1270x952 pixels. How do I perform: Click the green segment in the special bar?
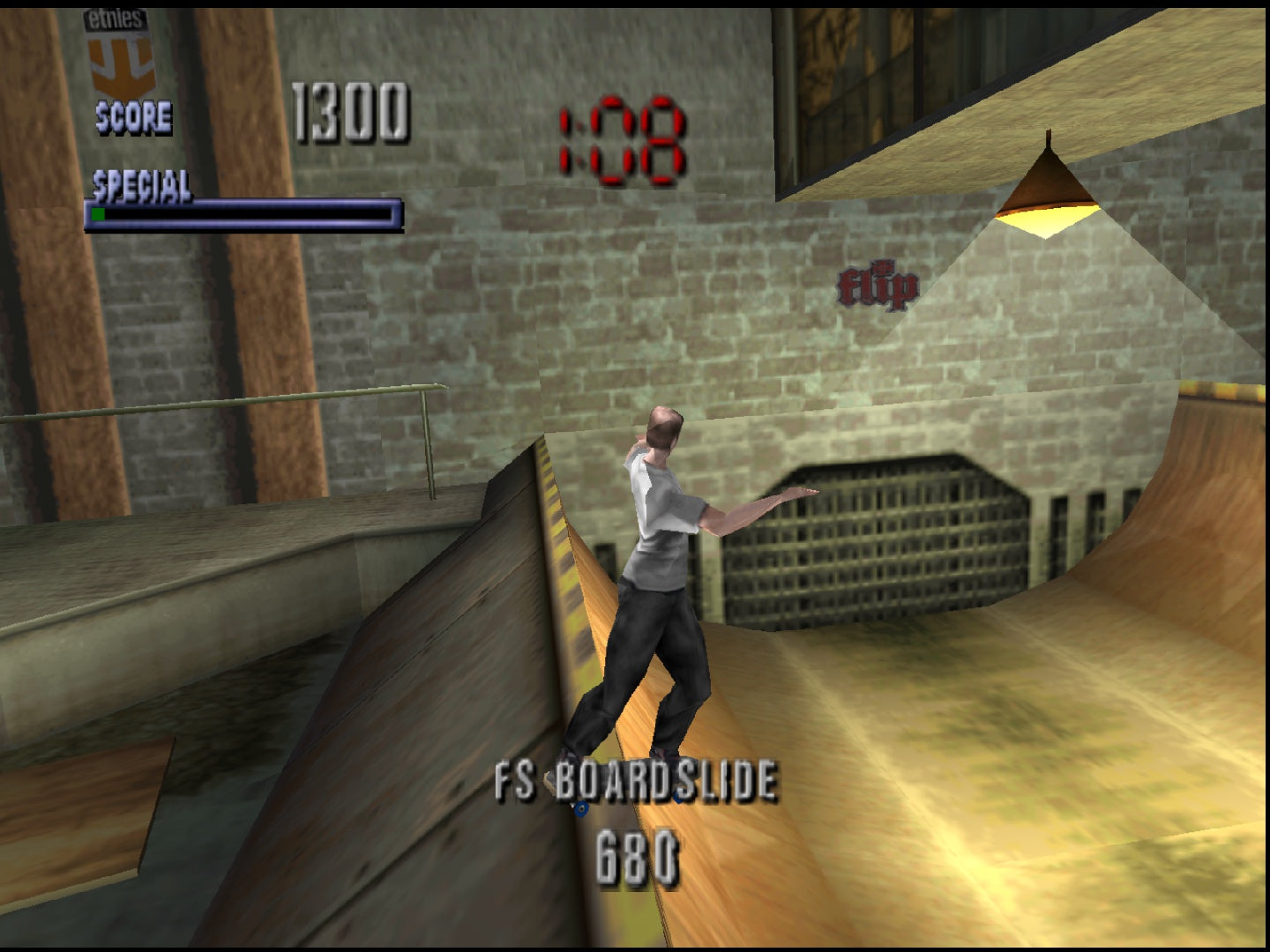tap(97, 213)
